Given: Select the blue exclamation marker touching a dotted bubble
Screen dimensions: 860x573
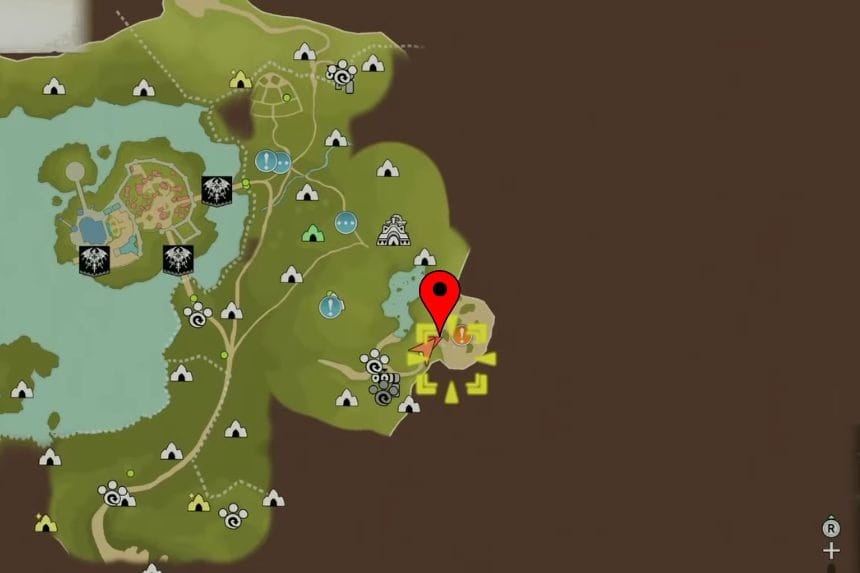Looking at the screenshot, I should pyautogui.click(x=266, y=161).
